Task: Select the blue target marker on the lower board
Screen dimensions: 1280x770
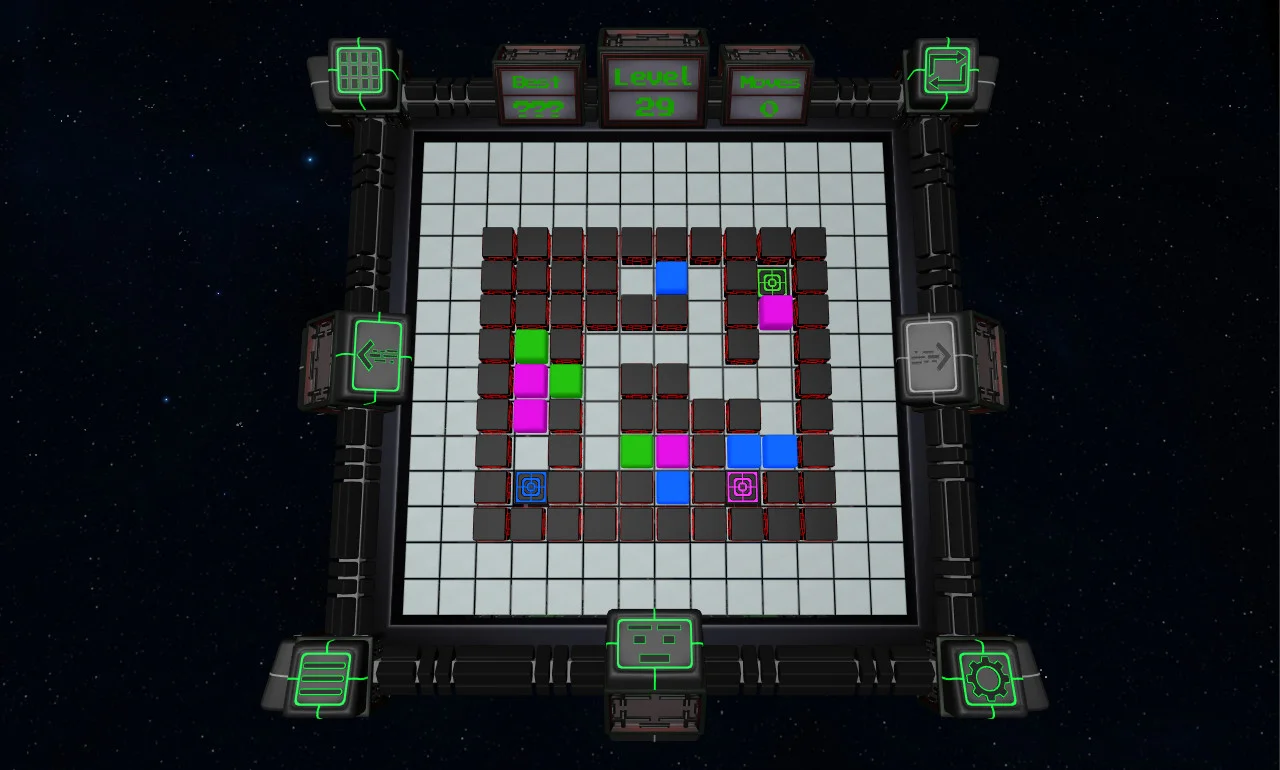Action: coord(530,489)
